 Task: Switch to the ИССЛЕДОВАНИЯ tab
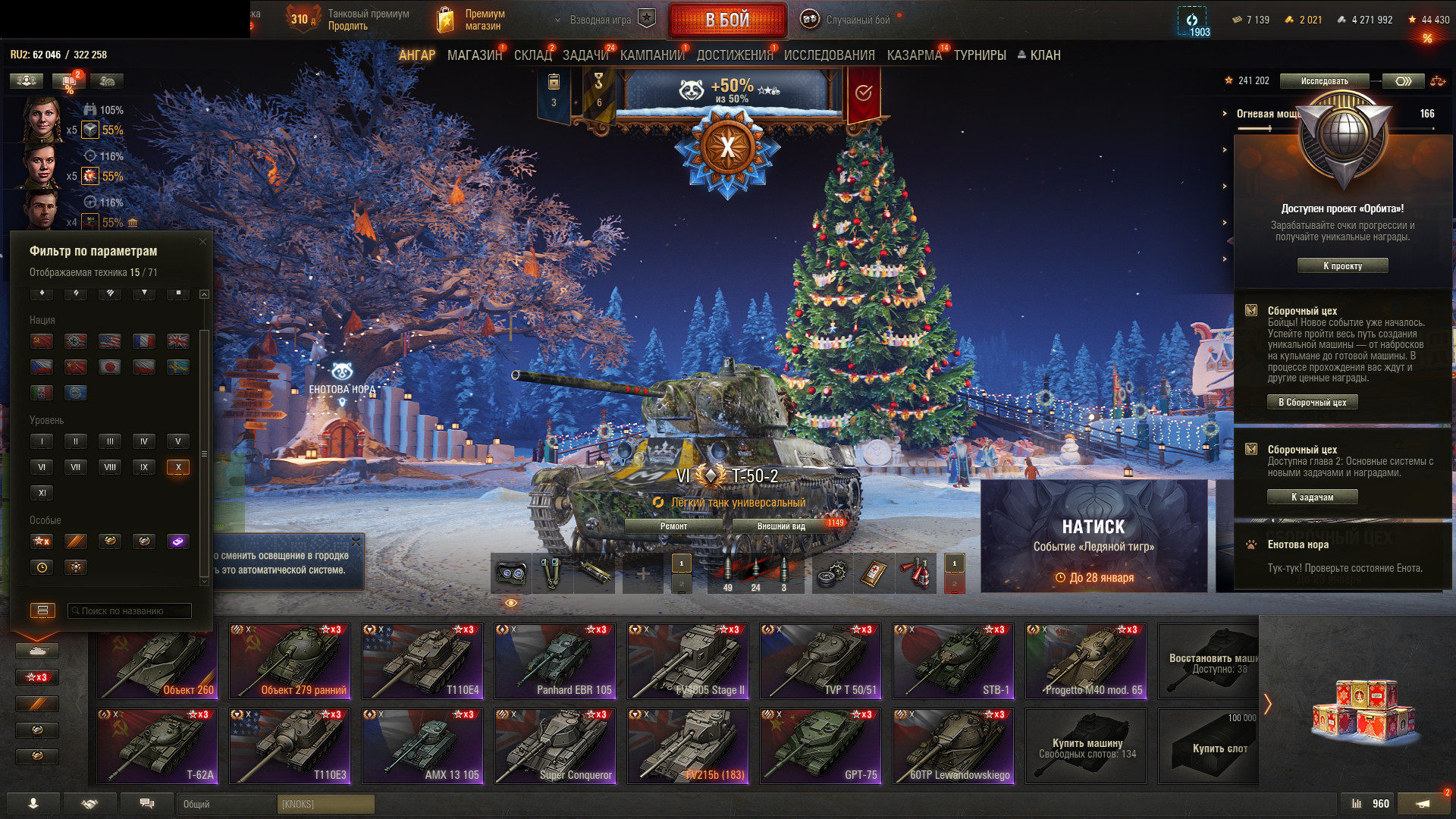click(829, 55)
